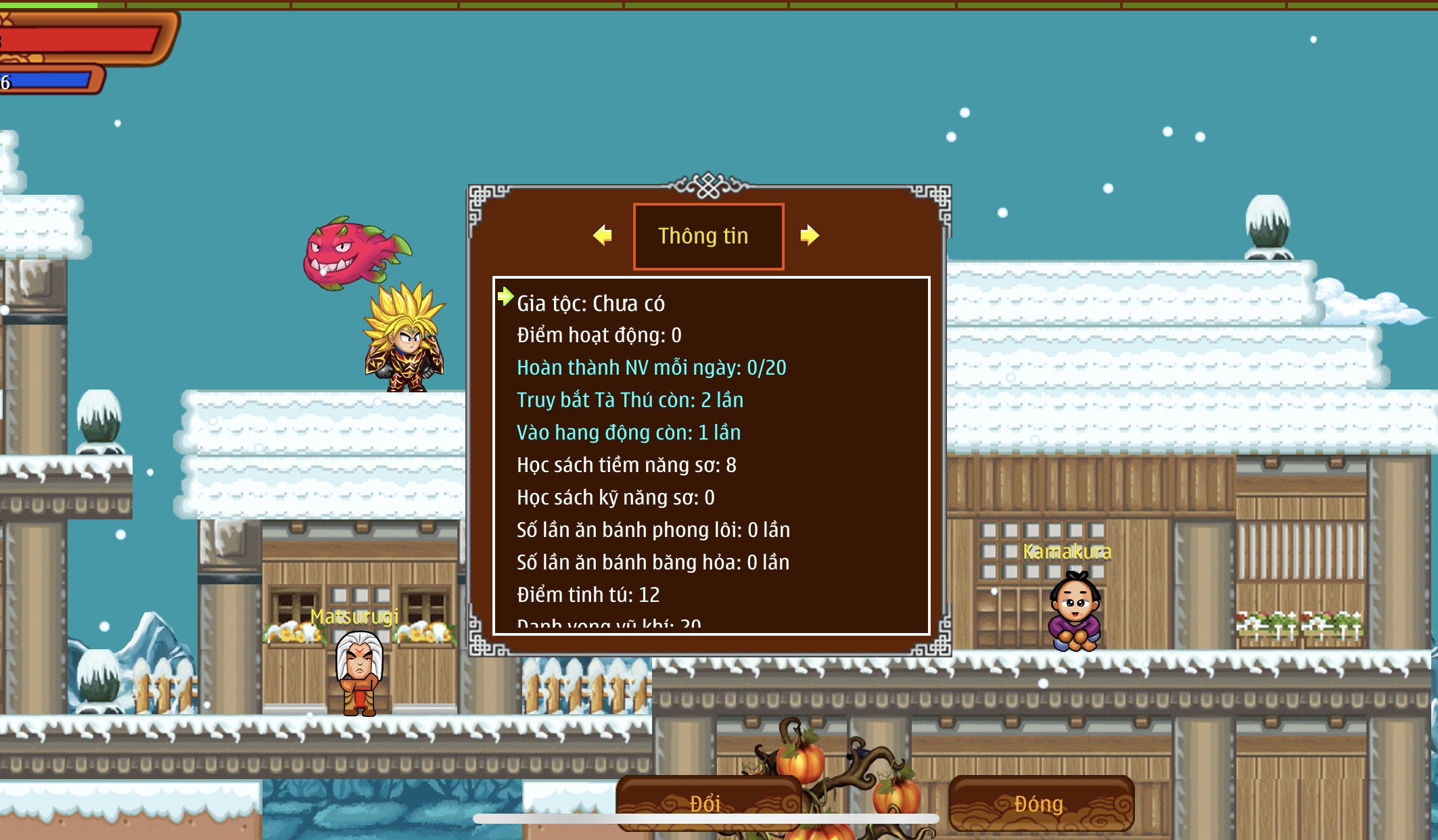Go to the next tab using right arrow
This screenshot has width=1438, height=840.
[809, 235]
